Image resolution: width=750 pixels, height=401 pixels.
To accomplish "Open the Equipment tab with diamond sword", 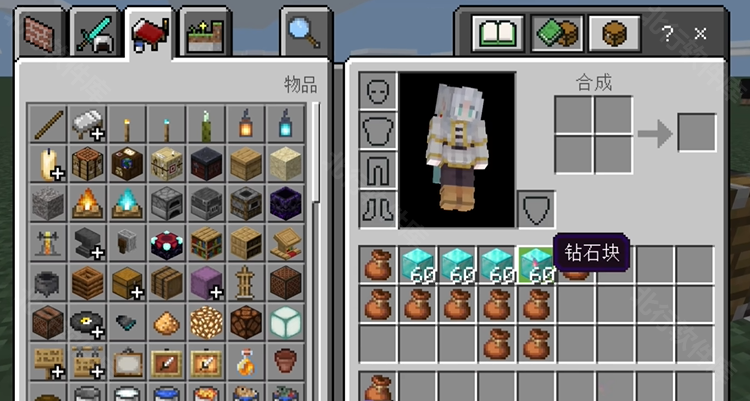I will coord(97,35).
